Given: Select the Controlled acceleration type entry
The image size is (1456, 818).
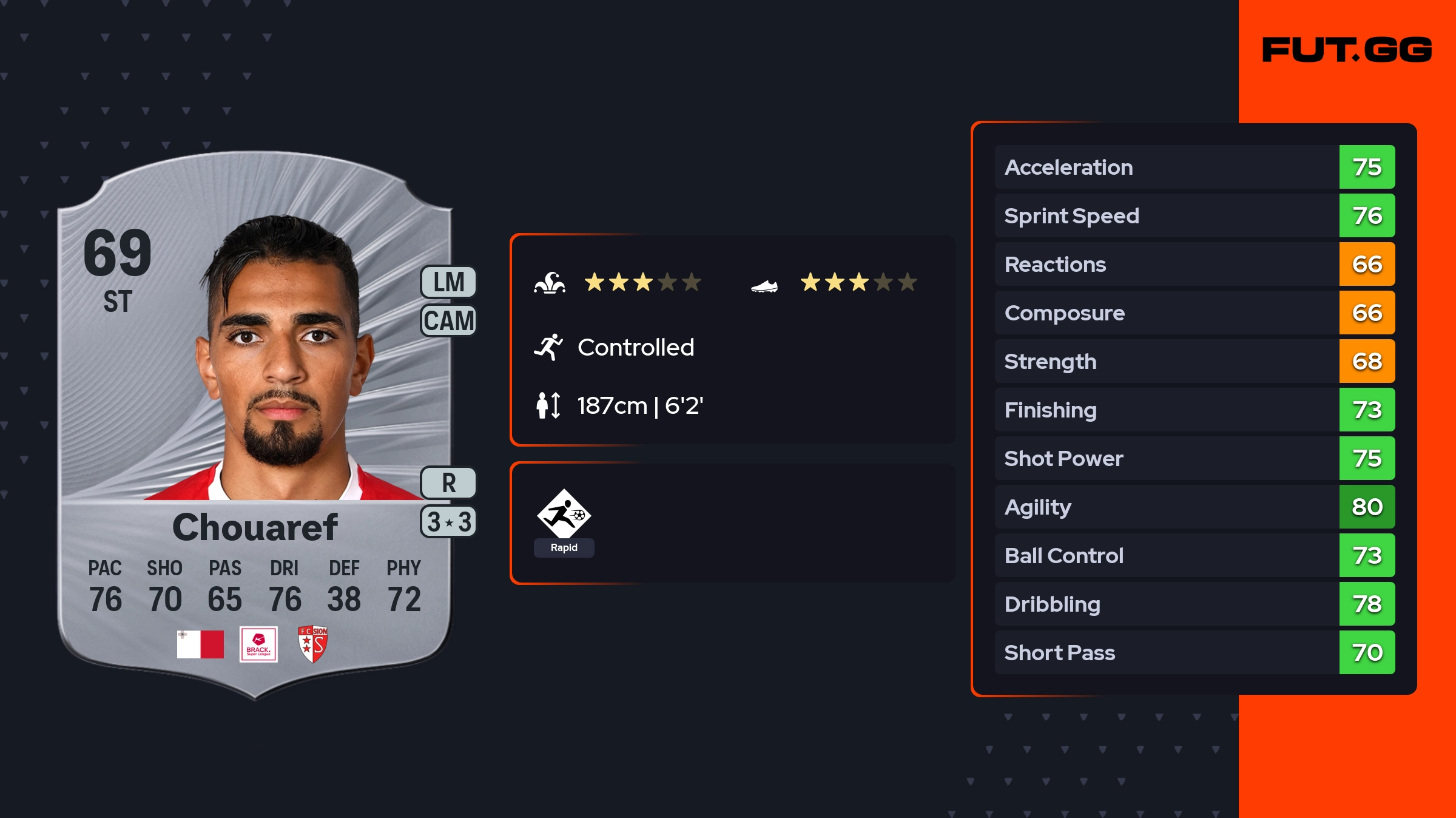Looking at the screenshot, I should point(635,348).
